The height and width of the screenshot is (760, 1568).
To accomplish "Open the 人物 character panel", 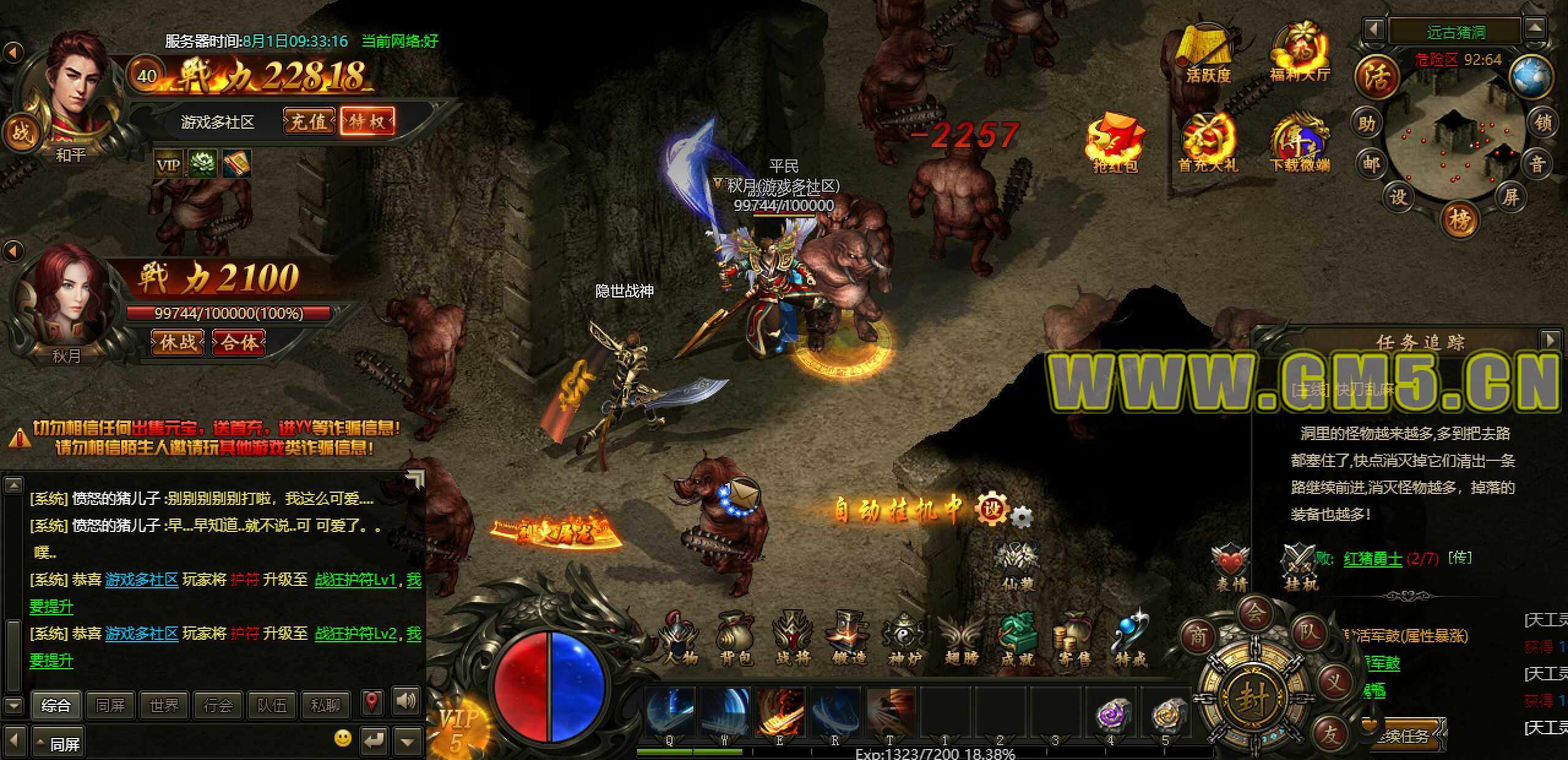I will click(x=680, y=639).
